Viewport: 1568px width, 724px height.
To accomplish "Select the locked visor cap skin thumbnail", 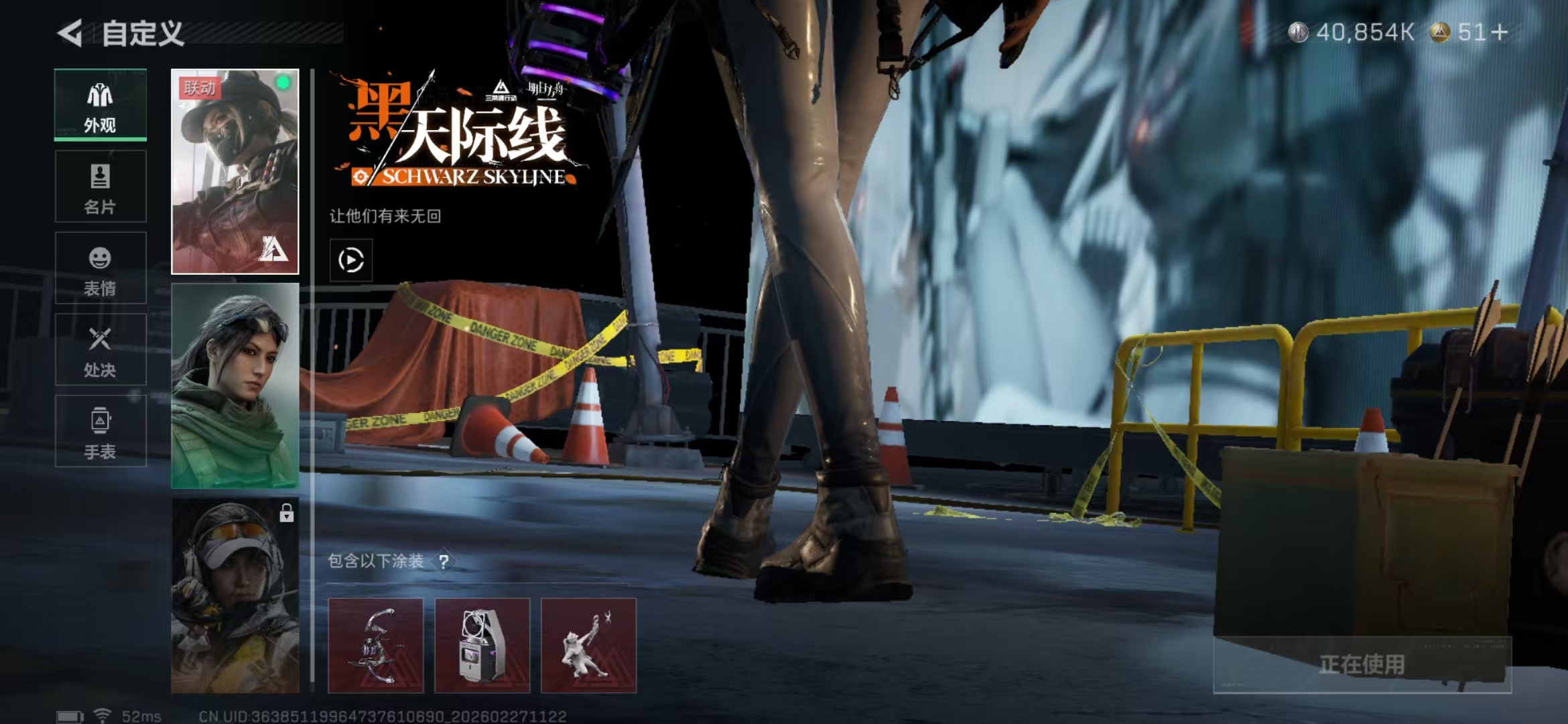I will (235, 595).
